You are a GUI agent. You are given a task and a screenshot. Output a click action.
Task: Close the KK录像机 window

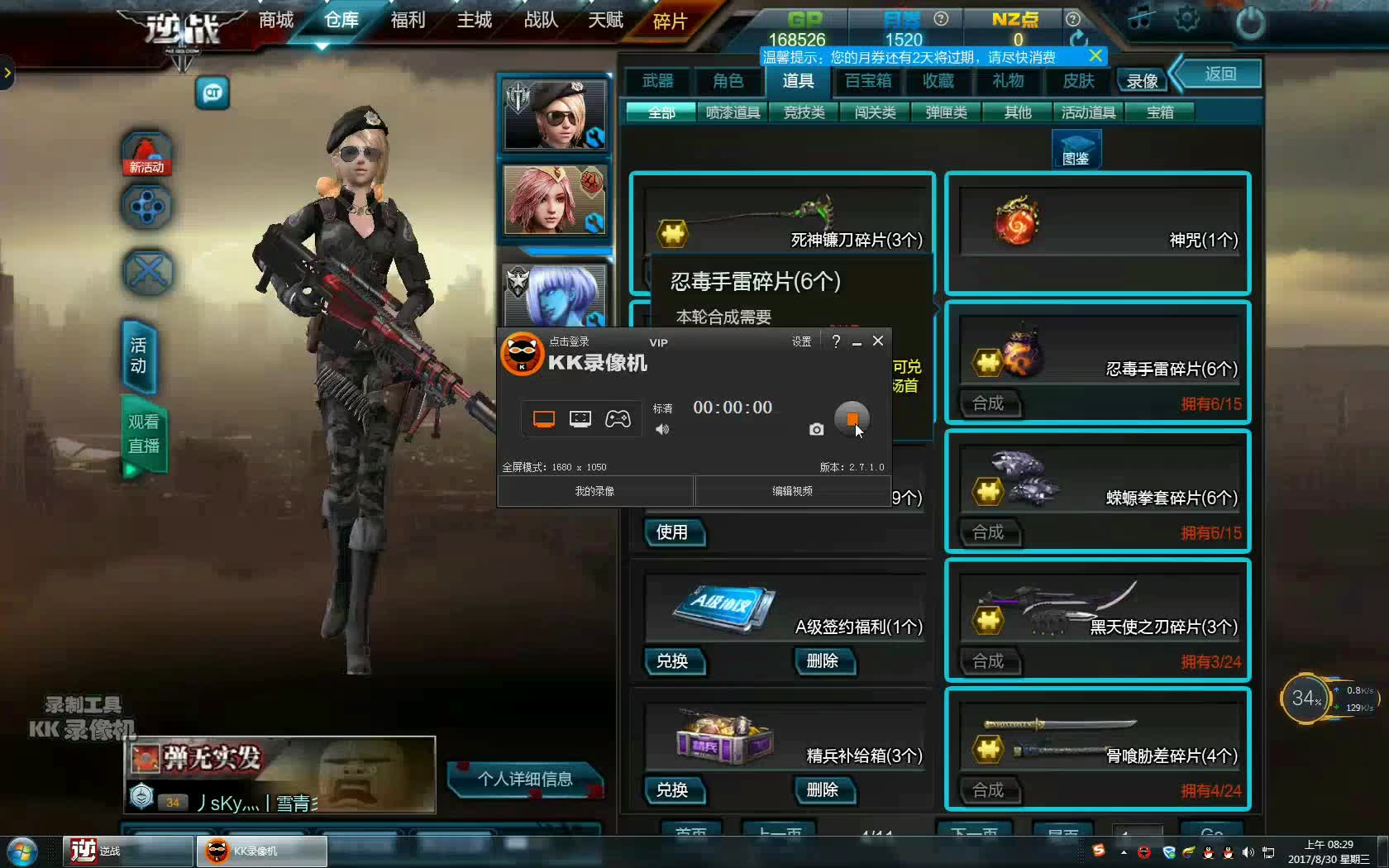coord(878,341)
